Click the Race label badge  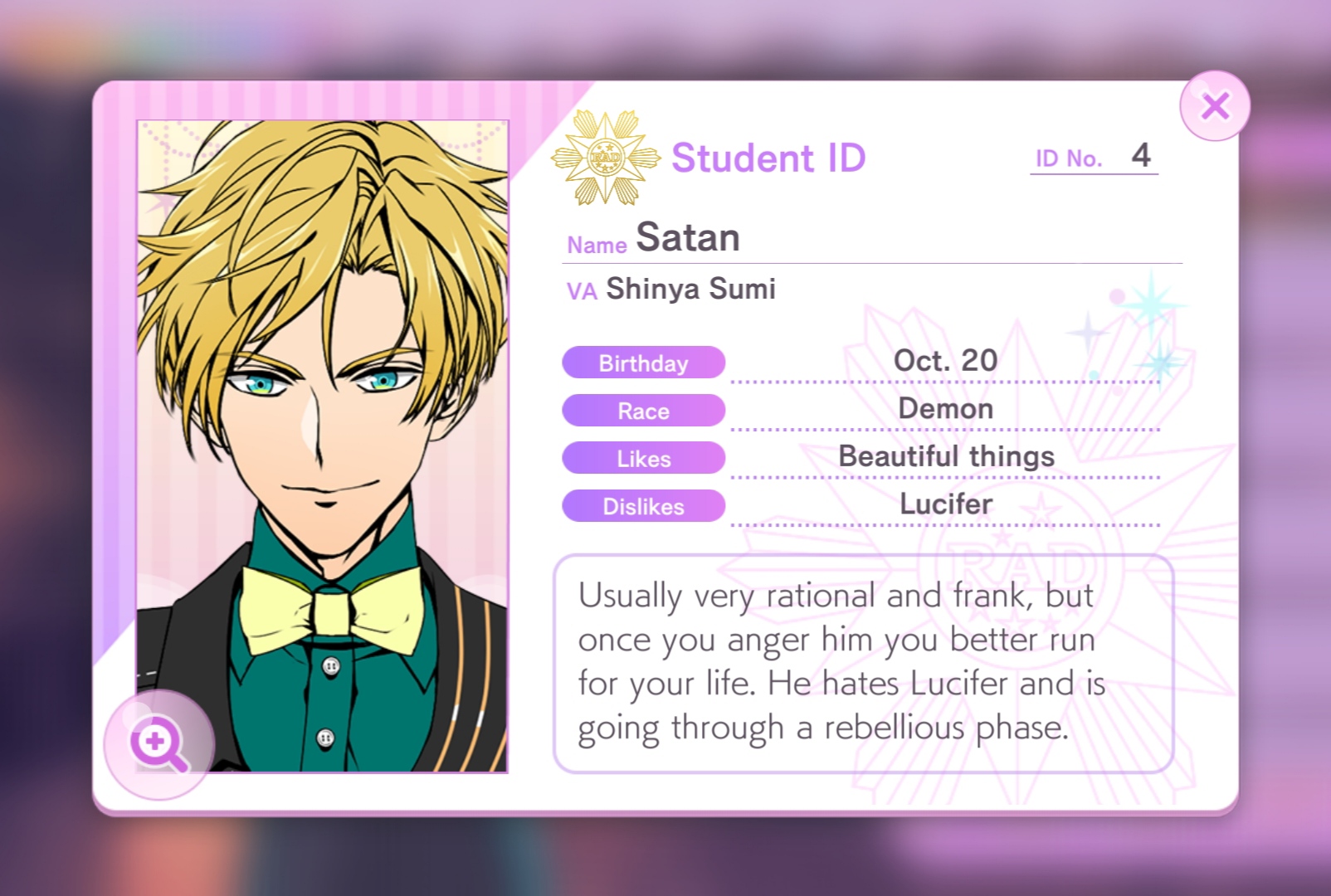pyautogui.click(x=644, y=411)
